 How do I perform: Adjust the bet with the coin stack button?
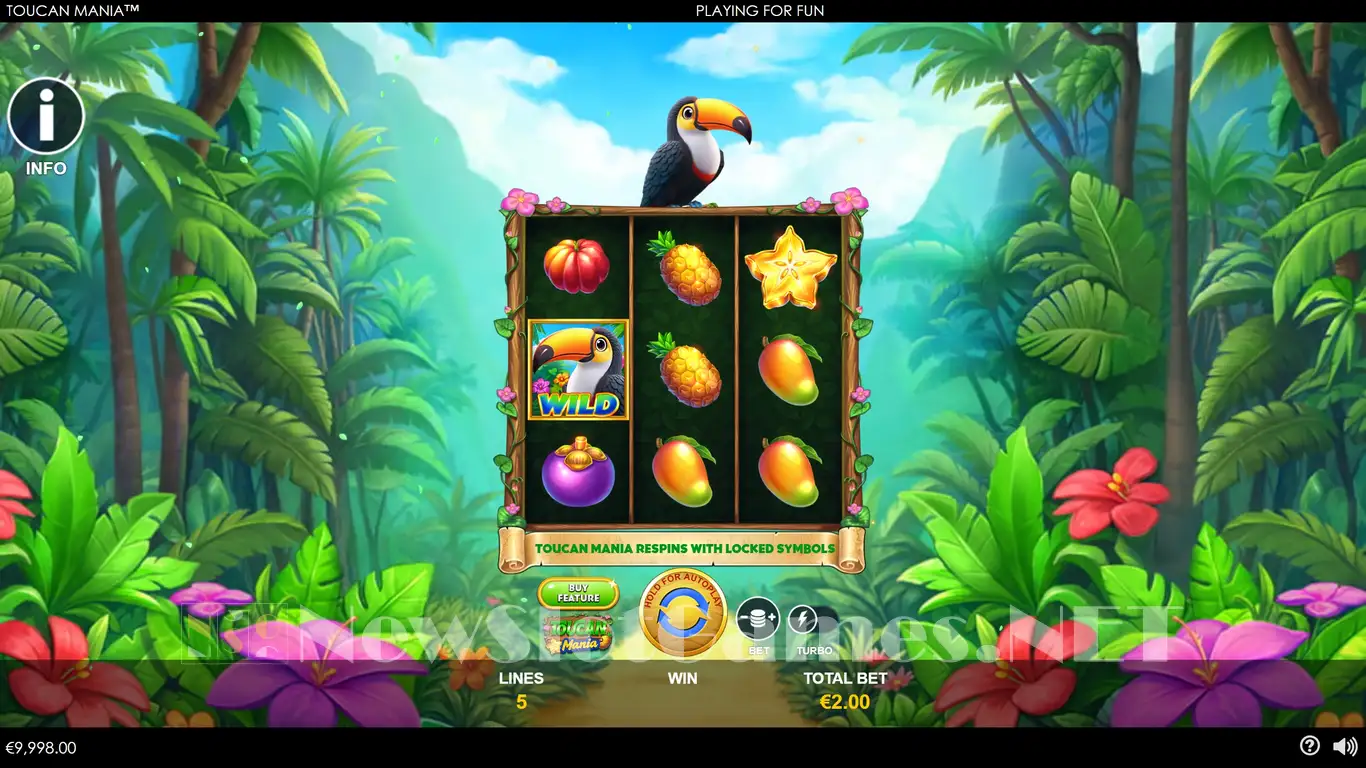[758, 620]
